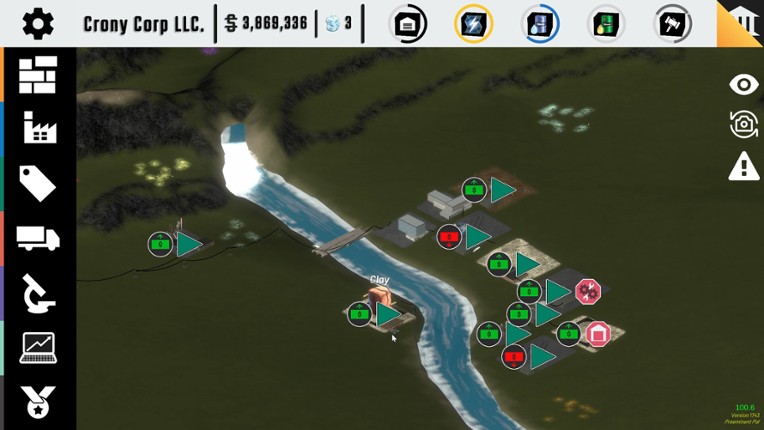Open the gavel auction icon
The height and width of the screenshot is (430, 764).
click(x=673, y=23)
